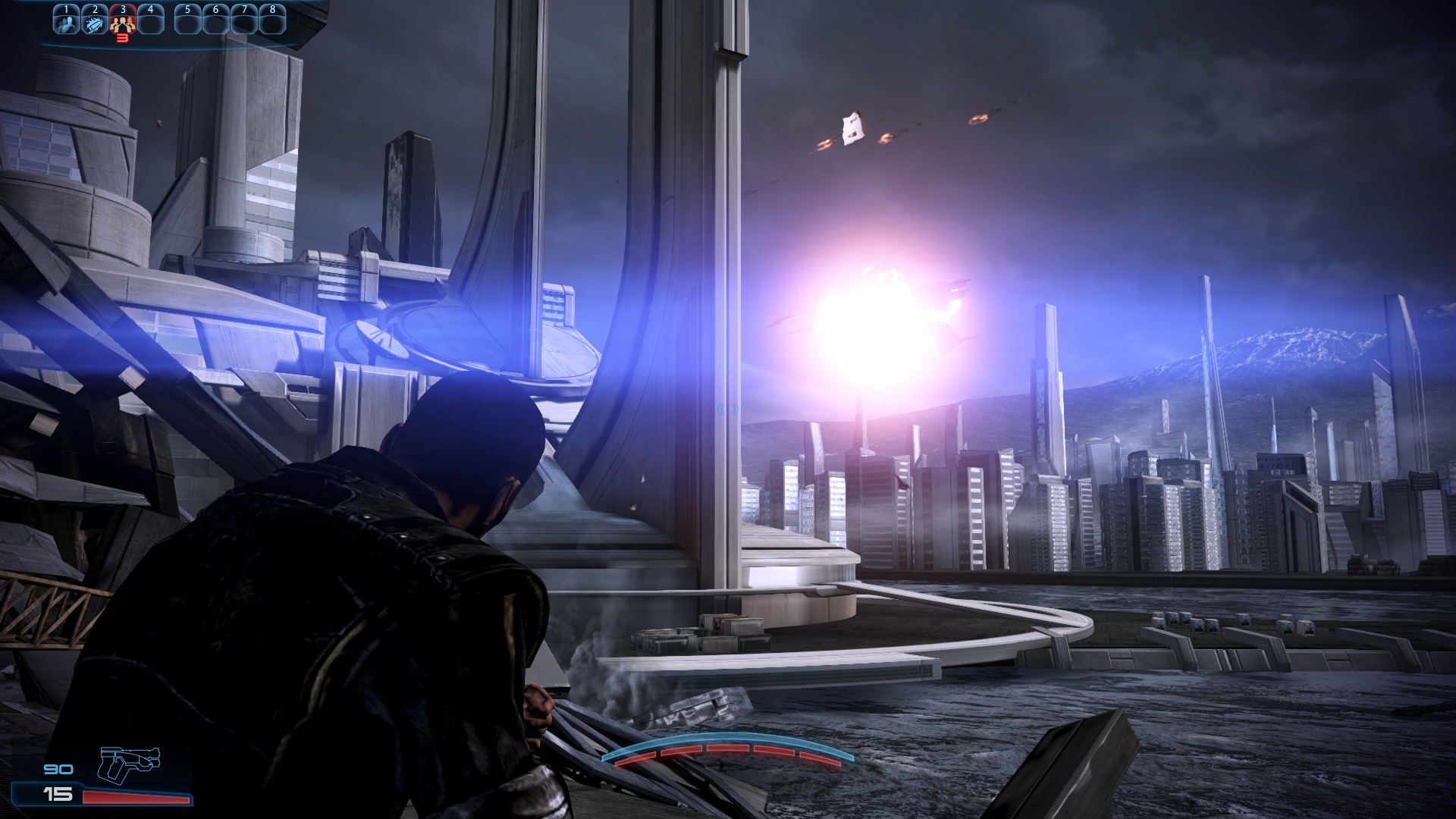
Task: Activate the blue squad-figure power in slot 1
Action: click(x=67, y=22)
